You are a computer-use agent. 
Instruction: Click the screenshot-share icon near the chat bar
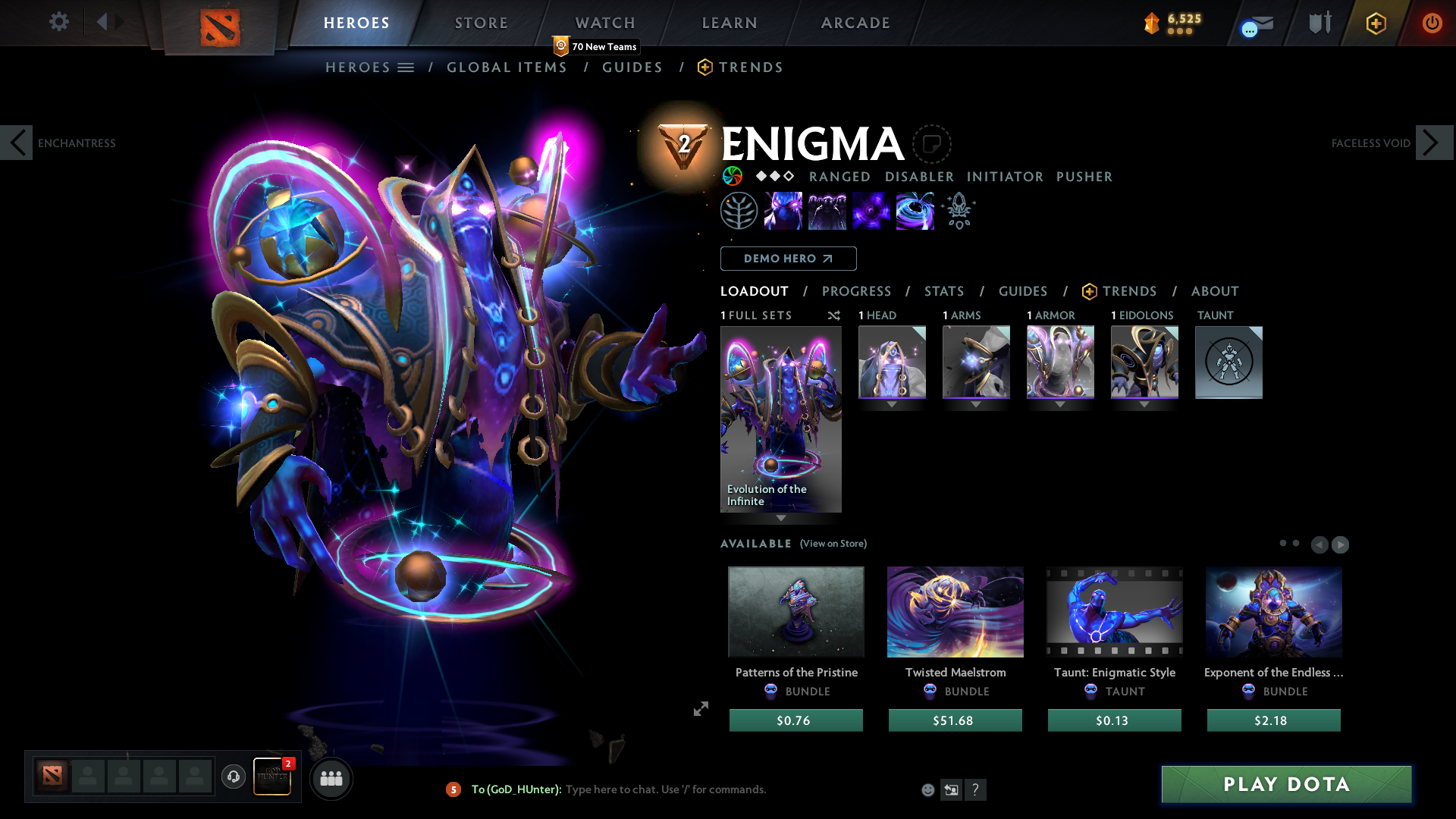pyautogui.click(x=952, y=789)
